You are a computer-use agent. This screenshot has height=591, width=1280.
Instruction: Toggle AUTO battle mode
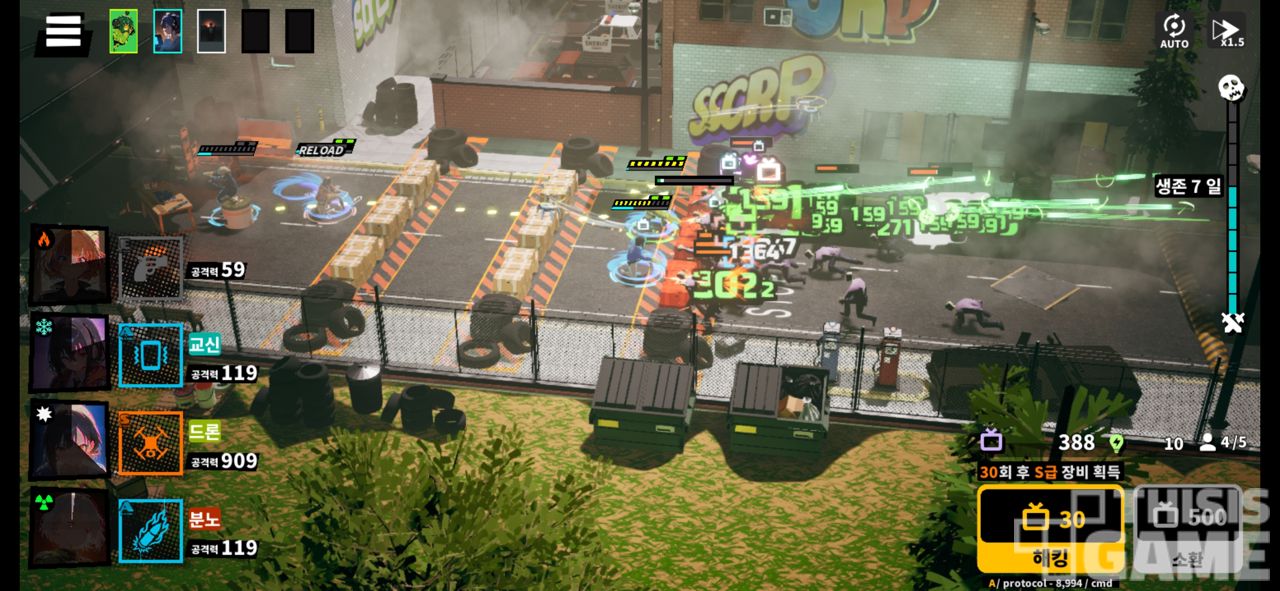(1174, 31)
